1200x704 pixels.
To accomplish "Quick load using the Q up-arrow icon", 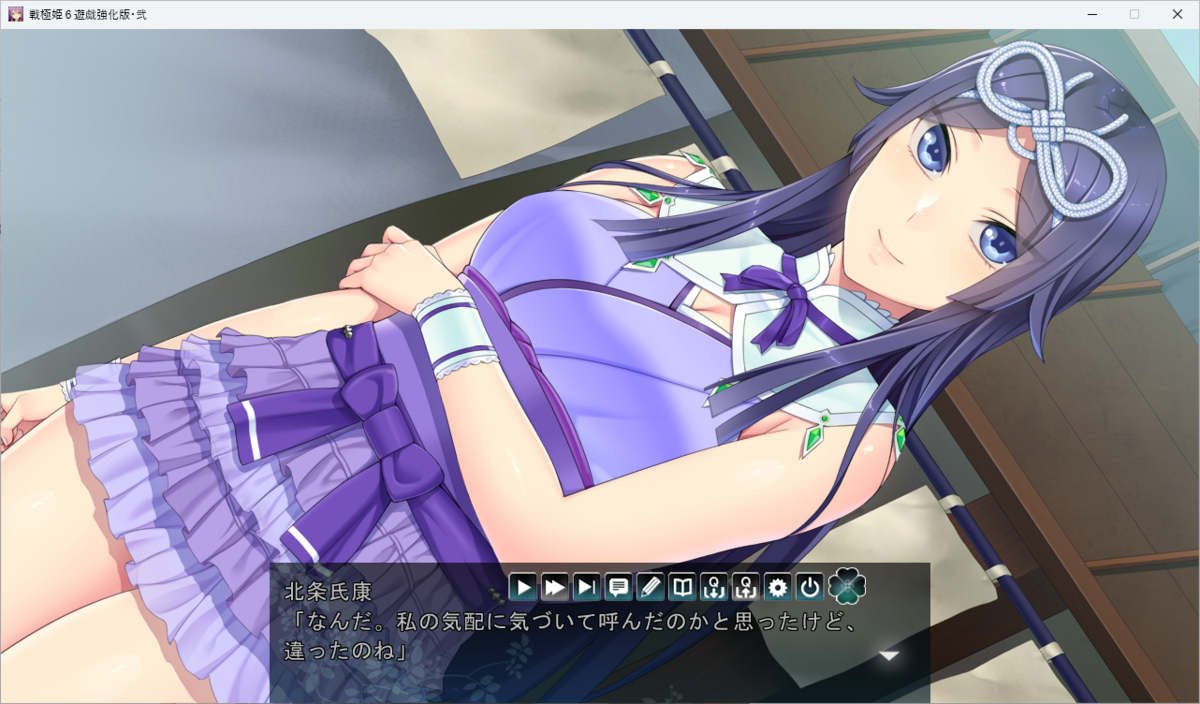I will coord(746,587).
